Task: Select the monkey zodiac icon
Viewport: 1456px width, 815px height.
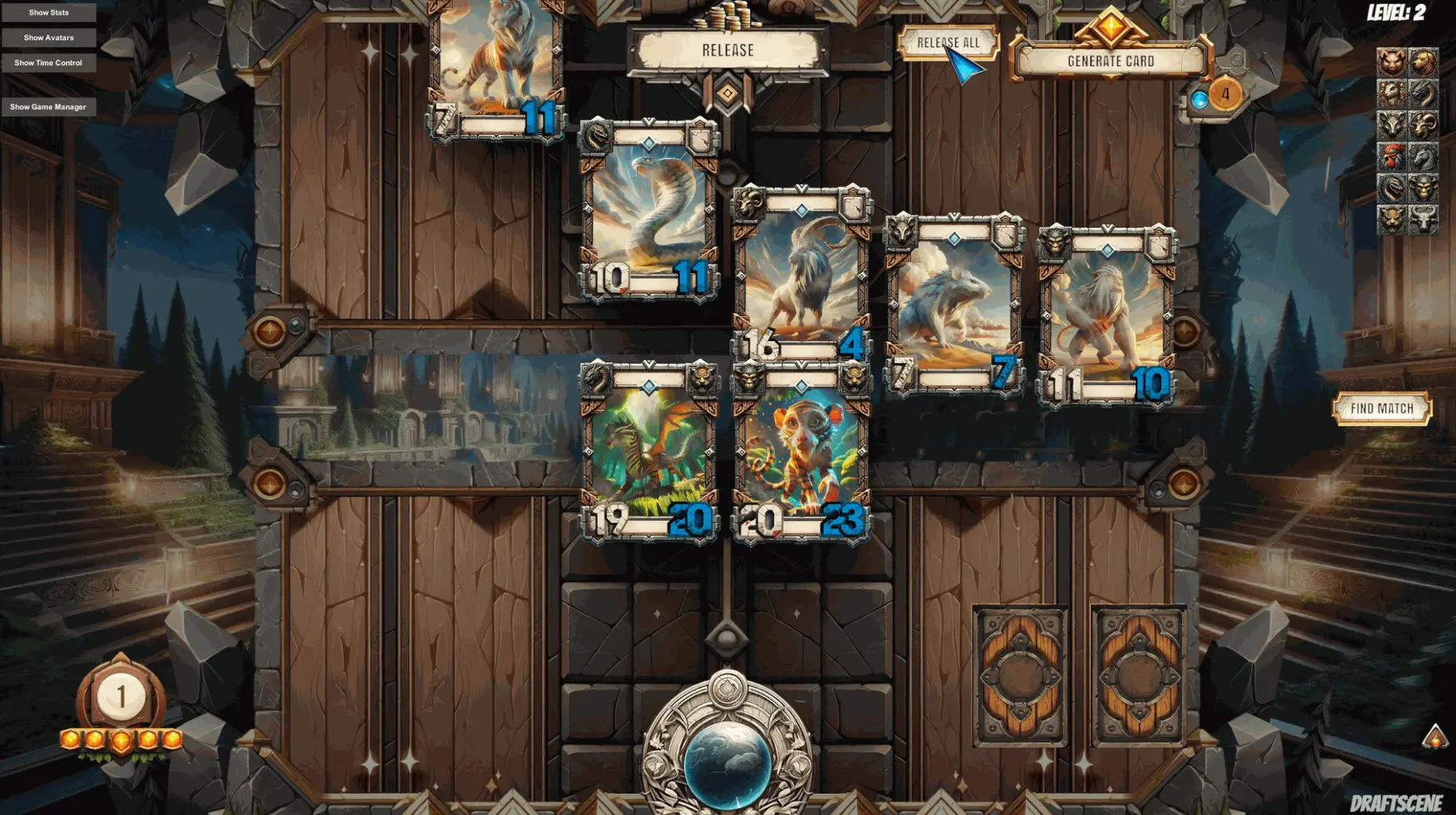Action: [1423, 188]
